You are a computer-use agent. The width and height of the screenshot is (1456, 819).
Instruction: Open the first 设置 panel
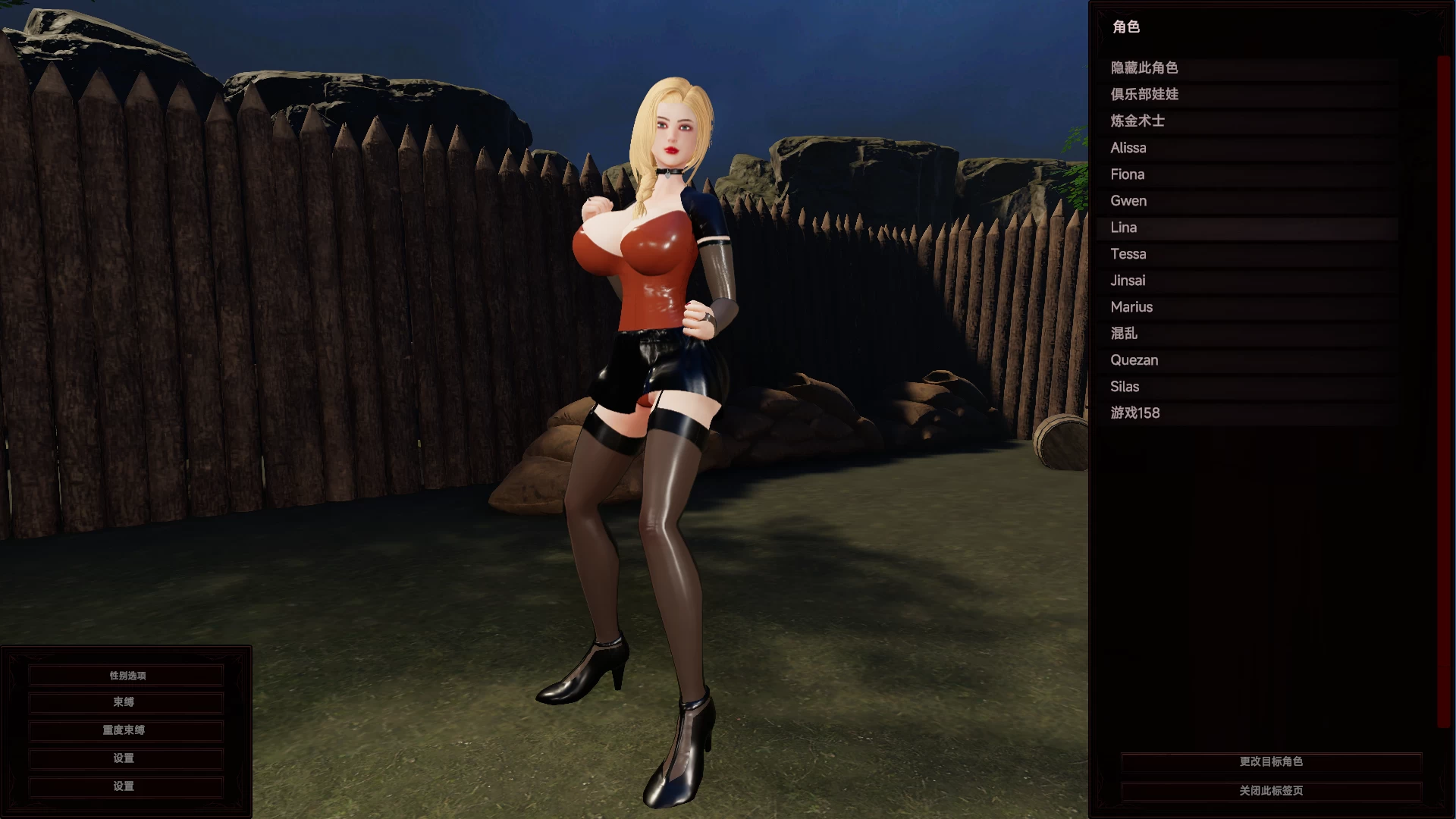pyautogui.click(x=125, y=758)
